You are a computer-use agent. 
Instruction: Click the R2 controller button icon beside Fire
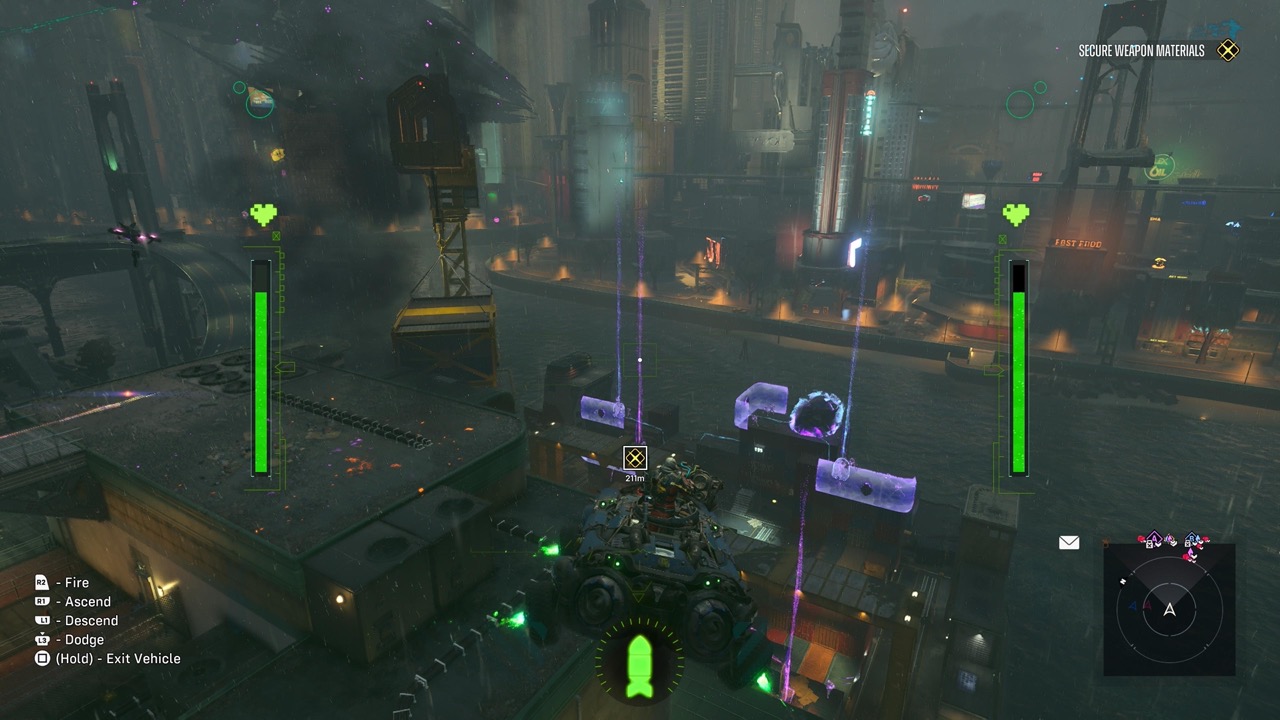[42, 582]
